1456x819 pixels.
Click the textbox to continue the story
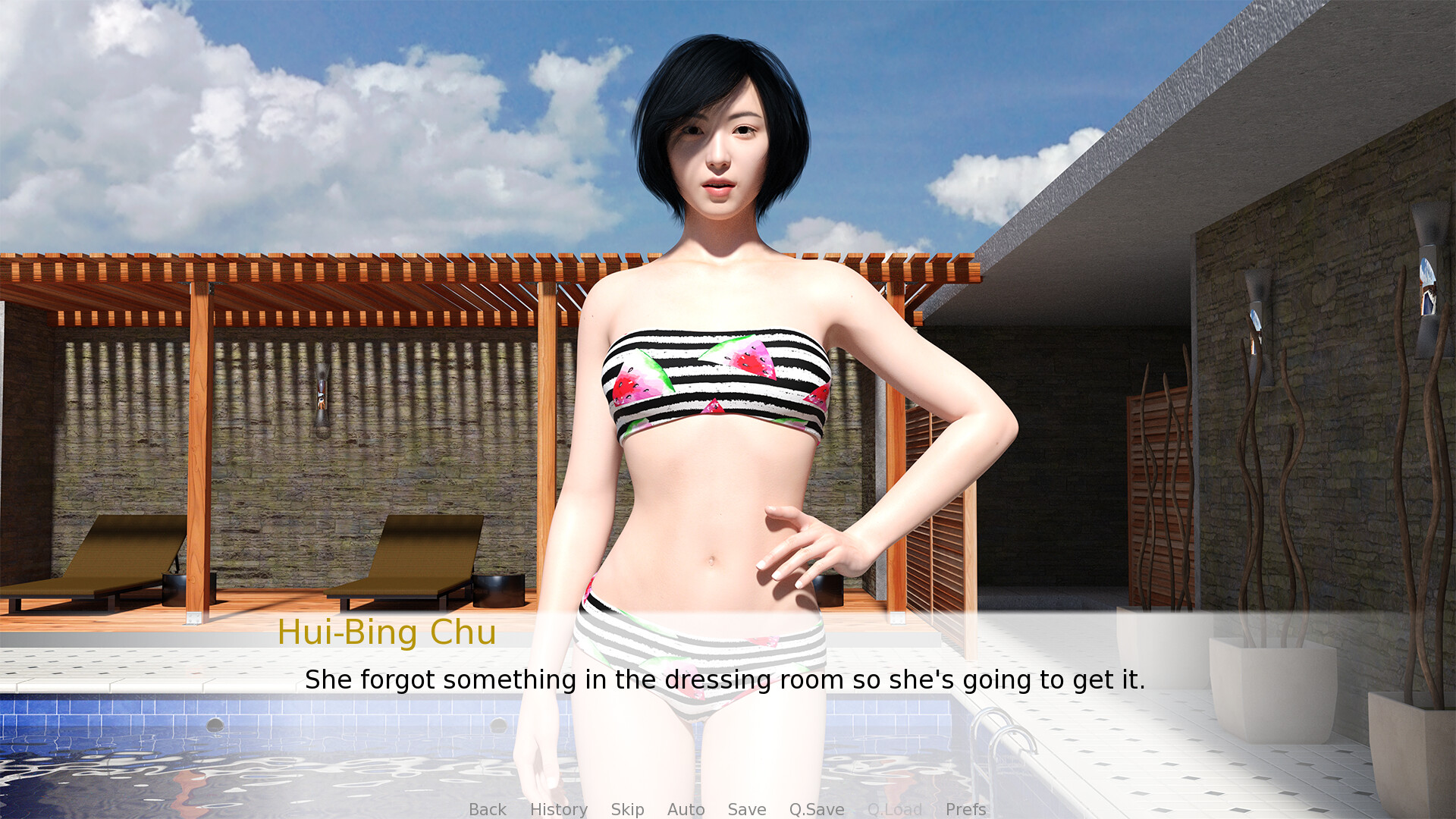click(x=726, y=680)
